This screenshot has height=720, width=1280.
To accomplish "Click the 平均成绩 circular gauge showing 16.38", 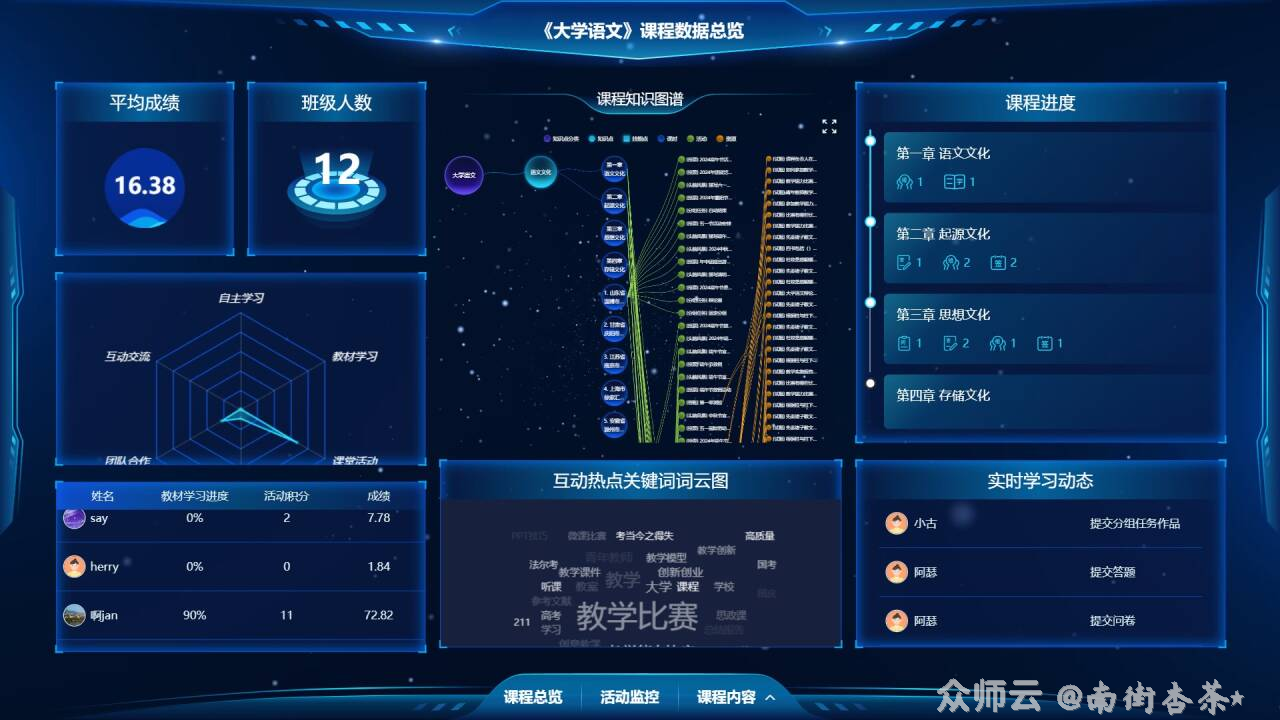I will [145, 188].
